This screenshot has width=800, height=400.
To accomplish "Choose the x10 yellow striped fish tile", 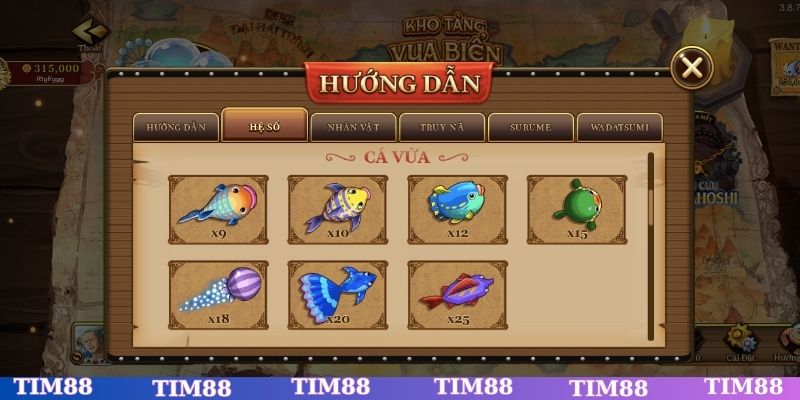I will tap(338, 209).
